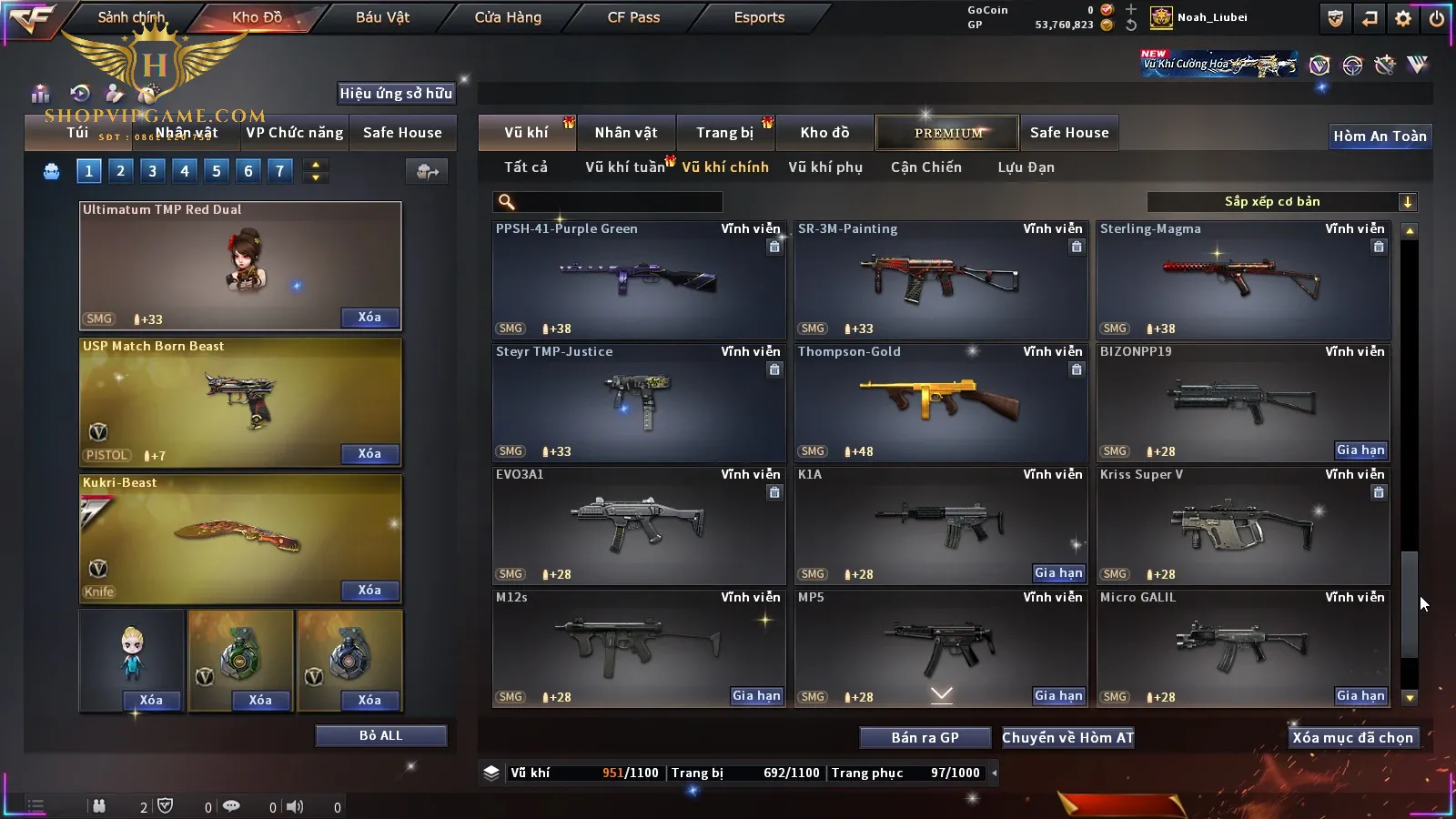Image resolution: width=1456 pixels, height=819 pixels.
Task: Click Xóa mục đã chọn
Action: (x=1352, y=738)
